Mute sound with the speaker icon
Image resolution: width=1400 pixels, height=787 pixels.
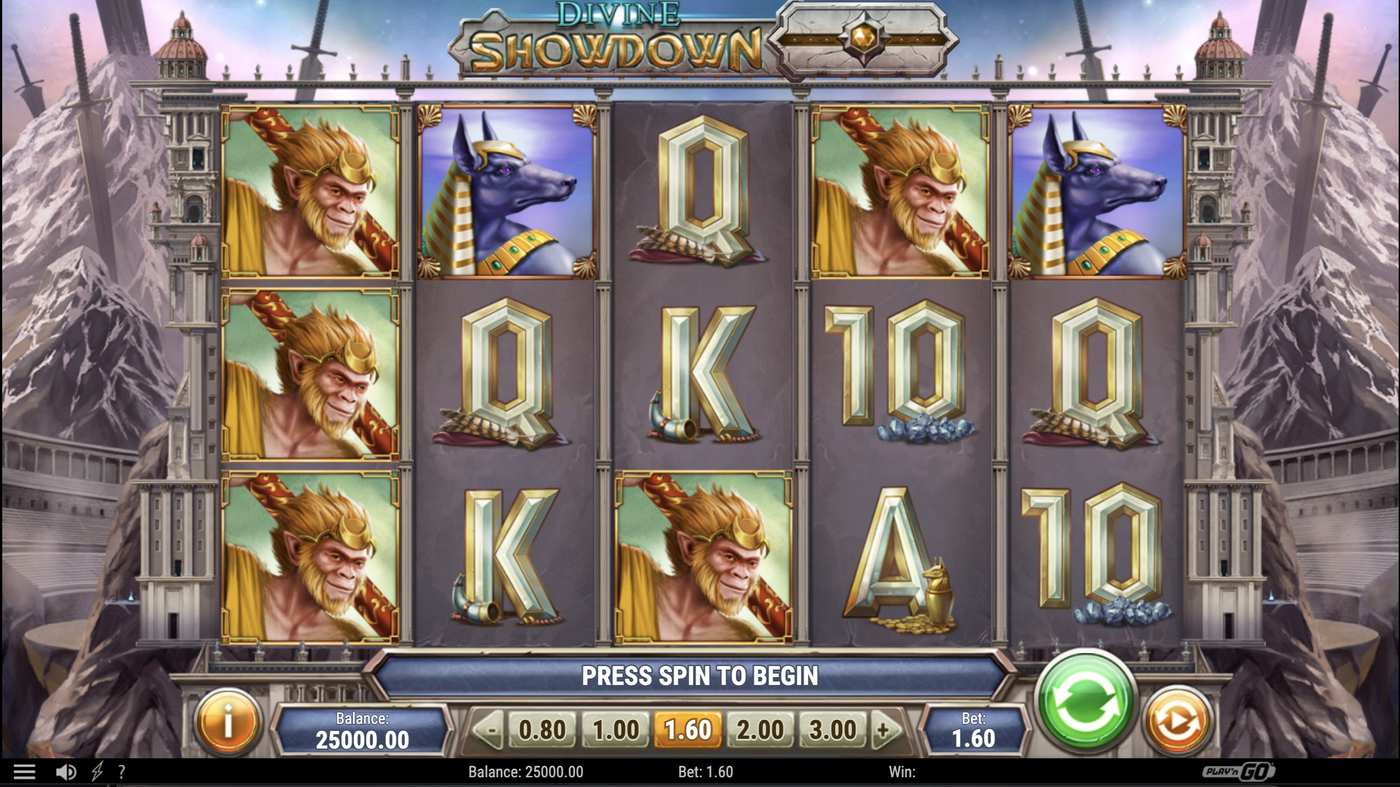pyautogui.click(x=66, y=770)
